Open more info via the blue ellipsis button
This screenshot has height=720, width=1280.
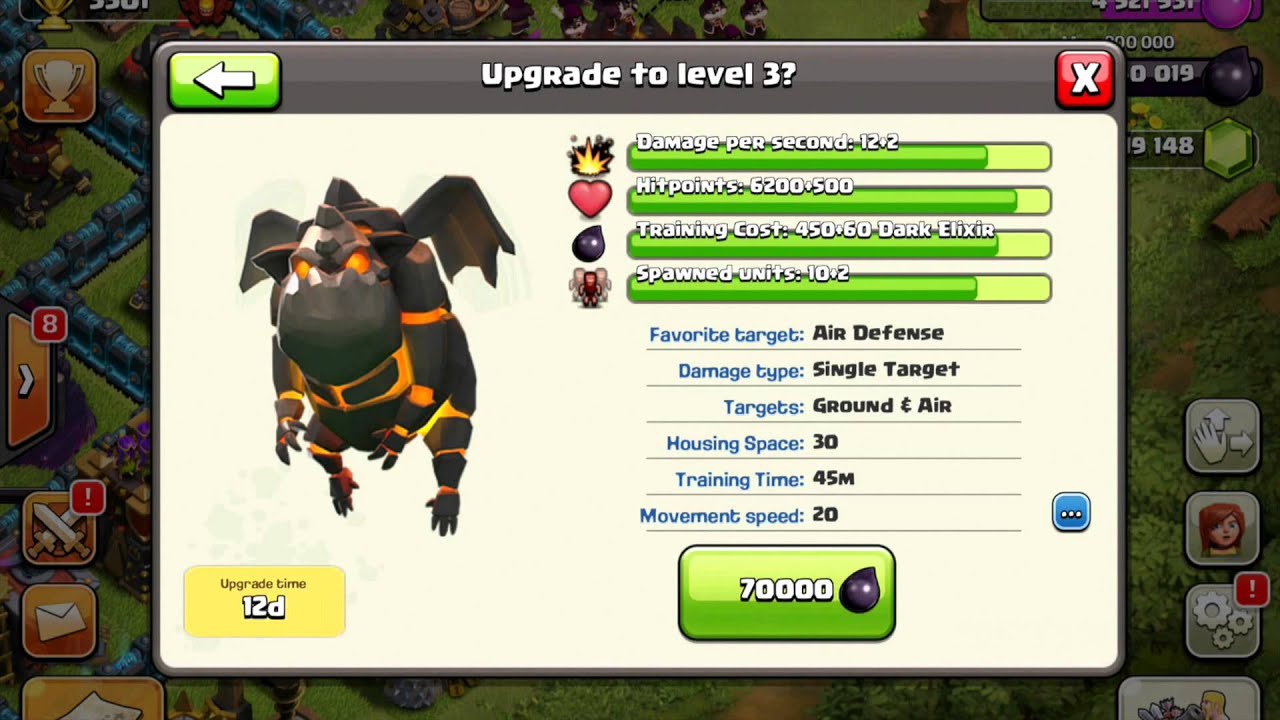click(x=1071, y=513)
